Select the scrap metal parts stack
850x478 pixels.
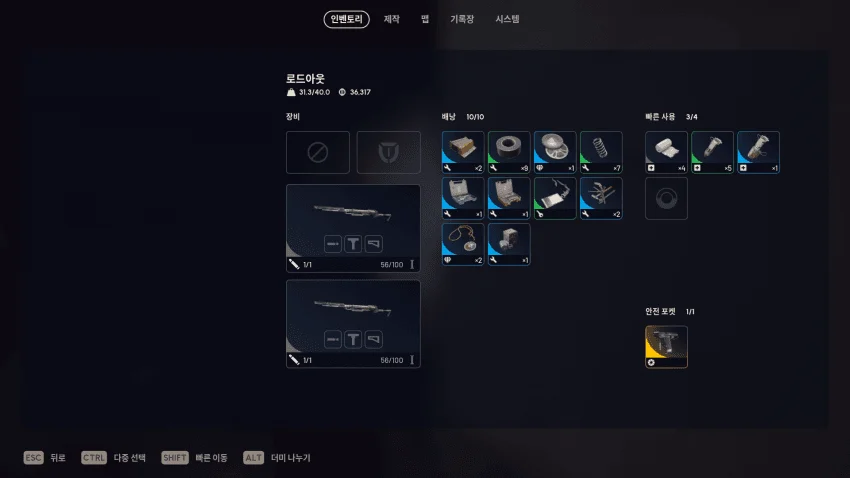(601, 198)
